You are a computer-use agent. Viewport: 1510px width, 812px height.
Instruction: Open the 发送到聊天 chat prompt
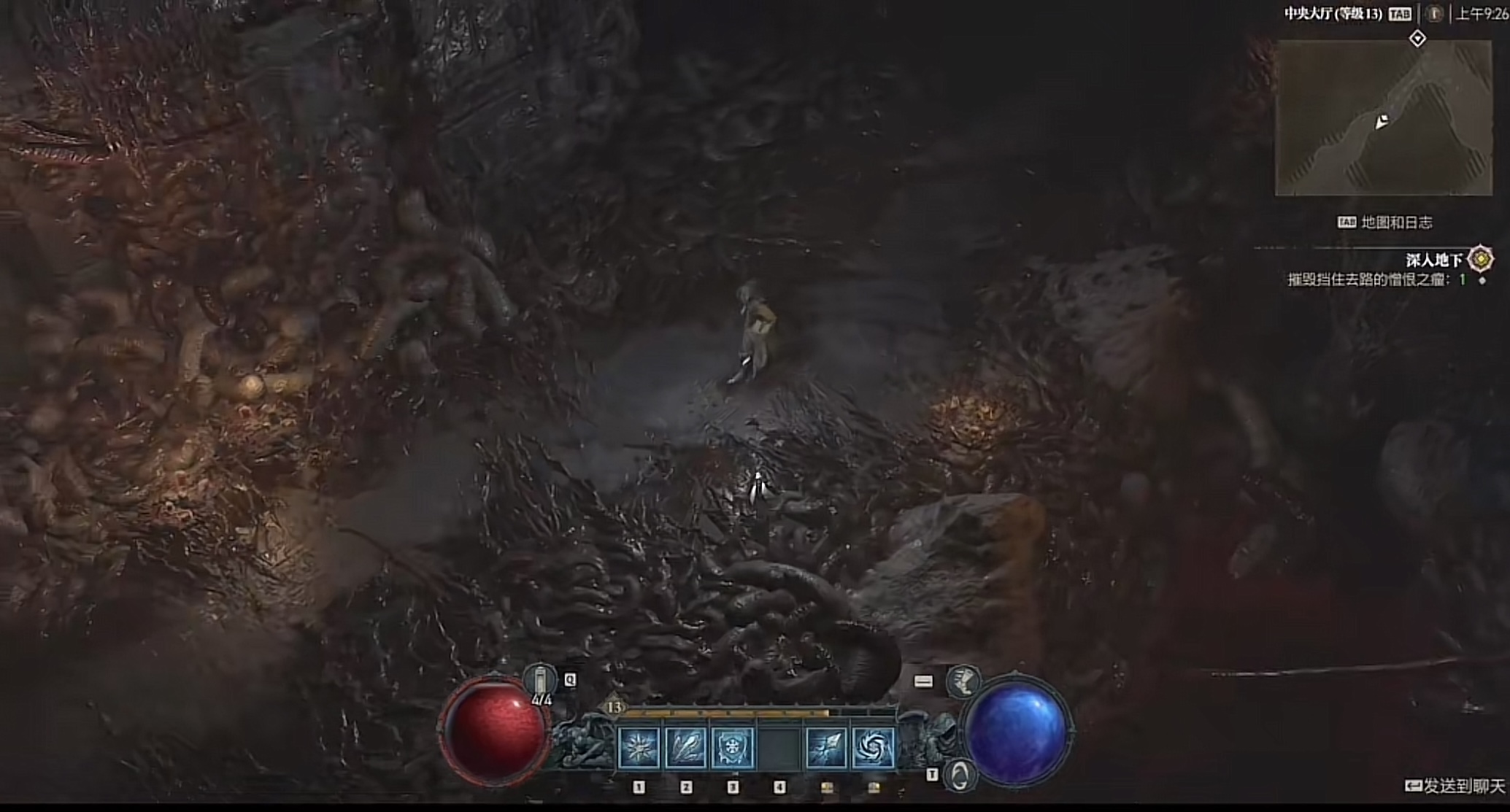(x=1455, y=786)
